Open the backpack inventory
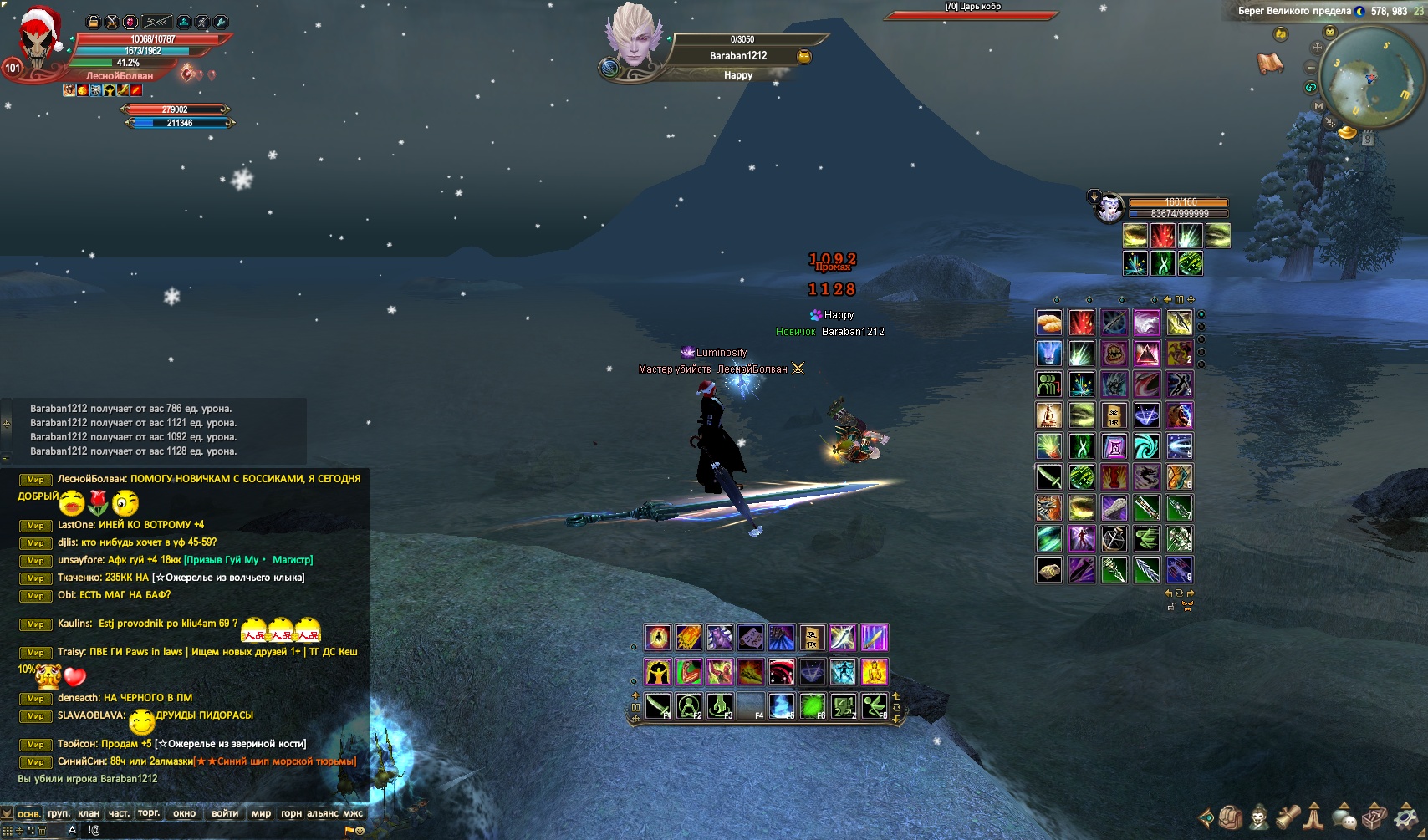Viewport: 1428px width, 840px height. pos(1230,817)
